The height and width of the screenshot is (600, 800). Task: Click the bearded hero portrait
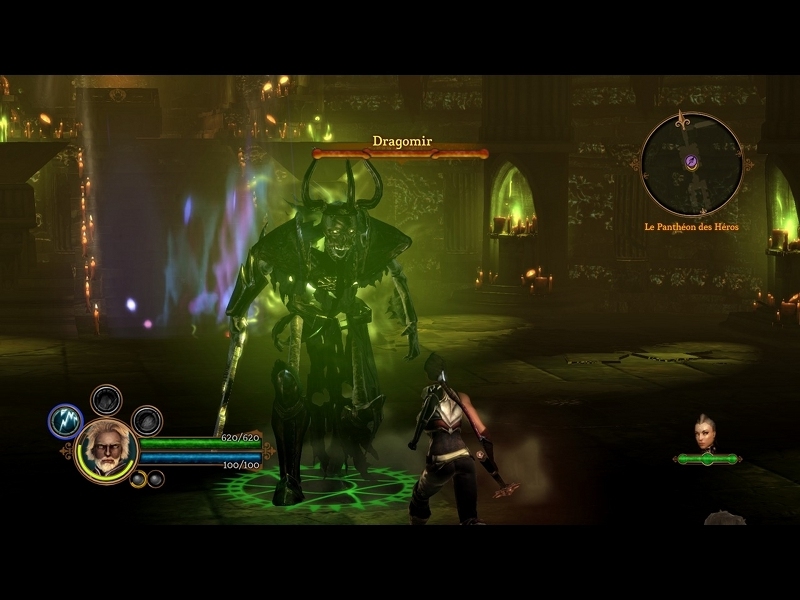coord(106,450)
